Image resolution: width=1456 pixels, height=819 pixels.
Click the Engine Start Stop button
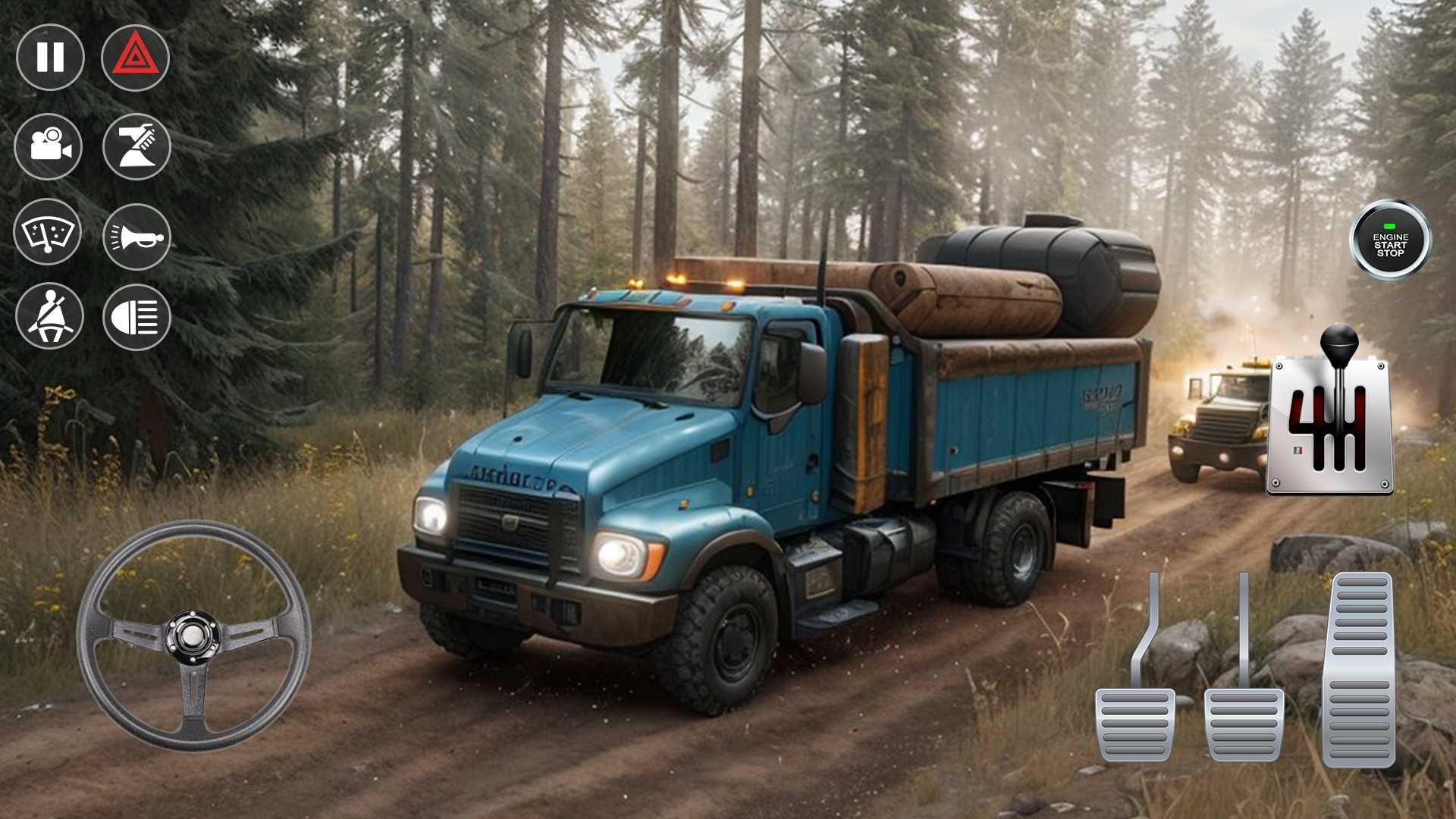pyautogui.click(x=1390, y=240)
